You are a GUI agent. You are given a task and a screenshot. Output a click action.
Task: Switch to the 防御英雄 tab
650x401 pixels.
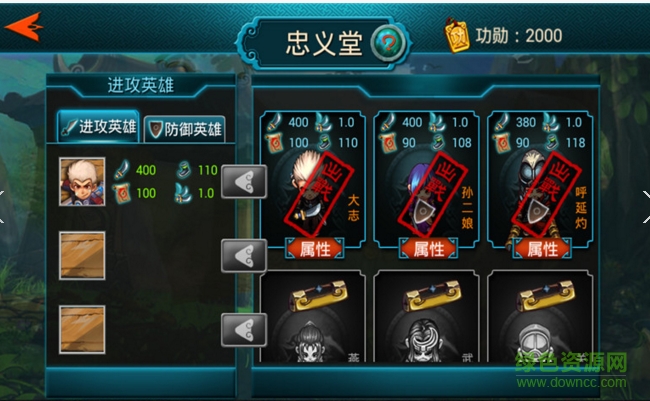185,128
